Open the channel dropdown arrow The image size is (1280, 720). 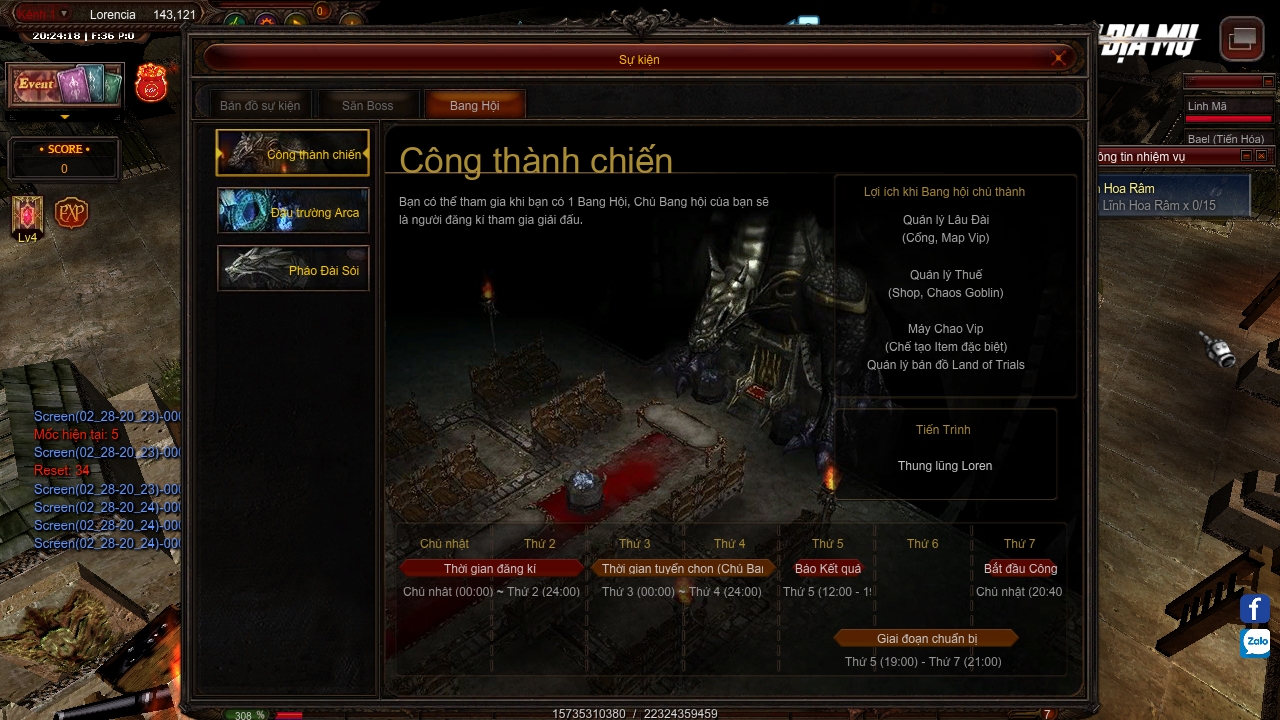64,14
